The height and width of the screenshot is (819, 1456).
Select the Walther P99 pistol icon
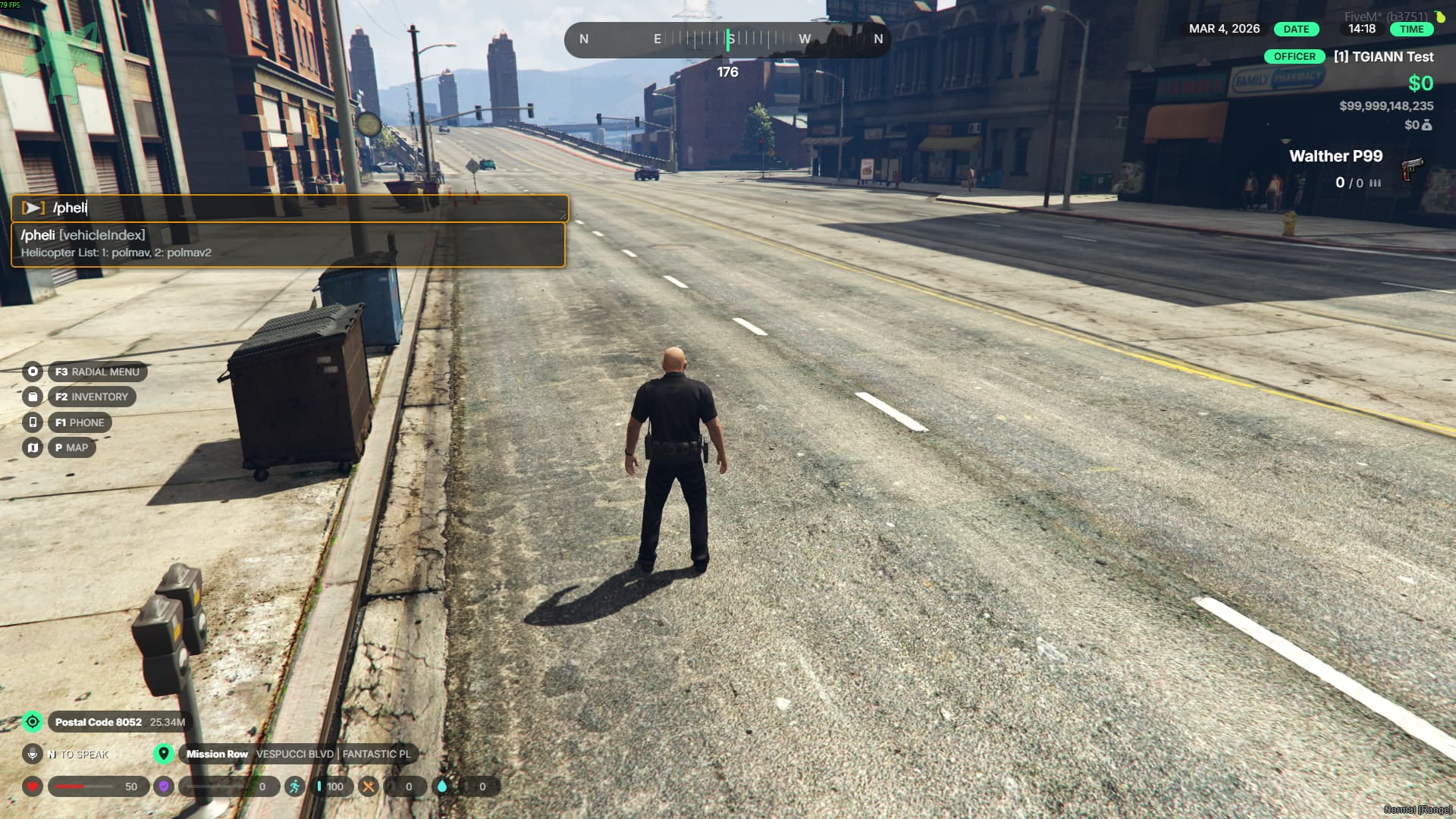pyautogui.click(x=1411, y=168)
